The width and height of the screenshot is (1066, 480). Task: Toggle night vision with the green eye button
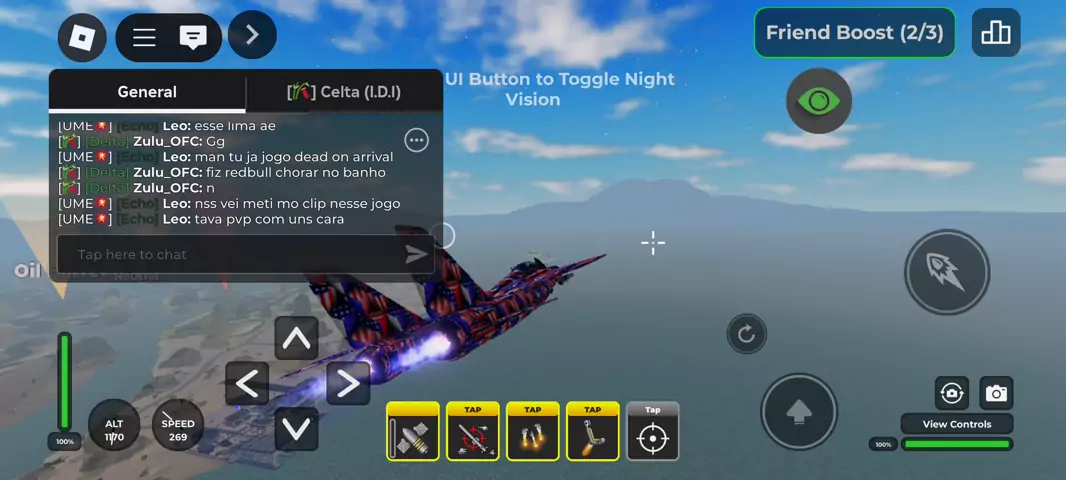tap(819, 101)
